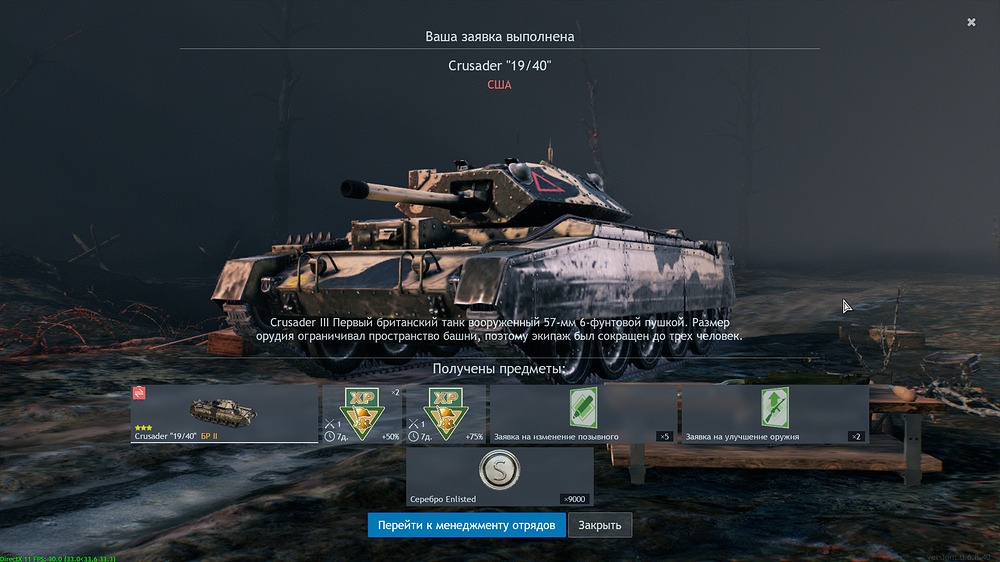
Task: Select the Crusader "19/40" tank reward
Action: point(224,413)
